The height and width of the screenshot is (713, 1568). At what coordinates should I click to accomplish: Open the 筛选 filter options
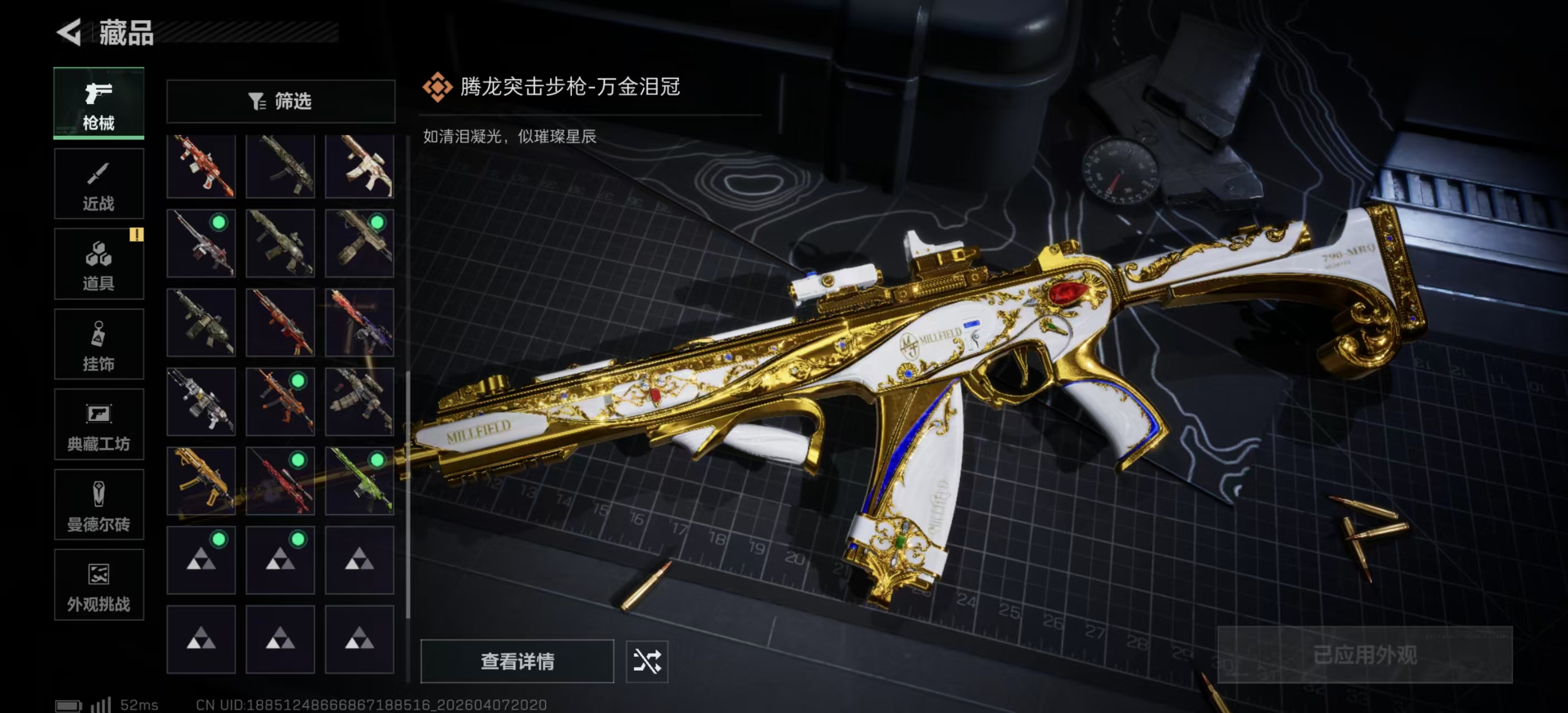click(x=281, y=101)
